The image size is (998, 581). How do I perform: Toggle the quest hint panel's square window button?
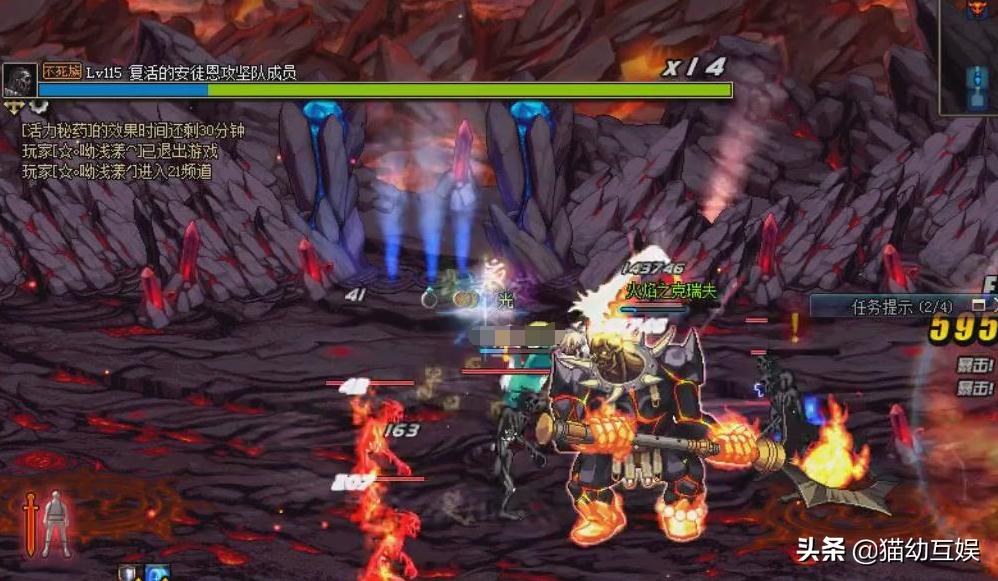[977, 304]
